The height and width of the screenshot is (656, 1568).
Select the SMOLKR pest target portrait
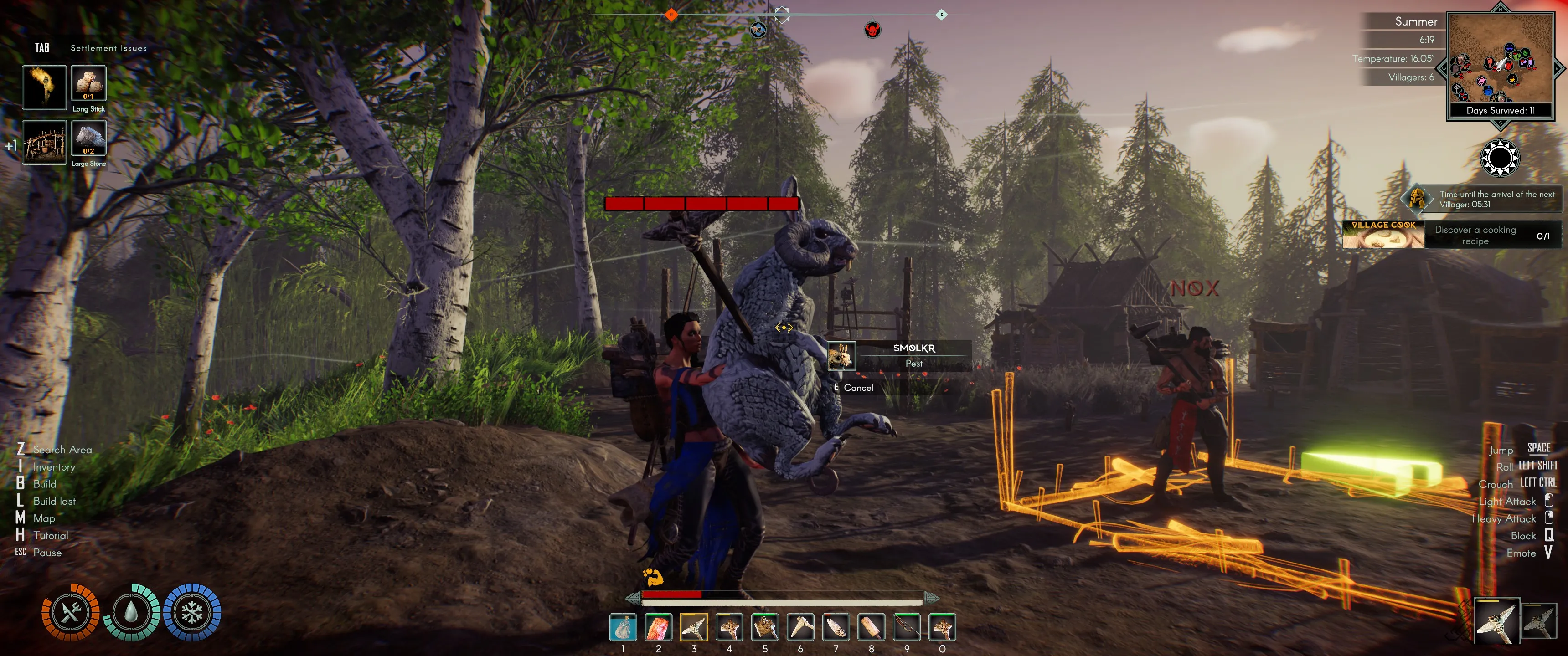(x=841, y=355)
